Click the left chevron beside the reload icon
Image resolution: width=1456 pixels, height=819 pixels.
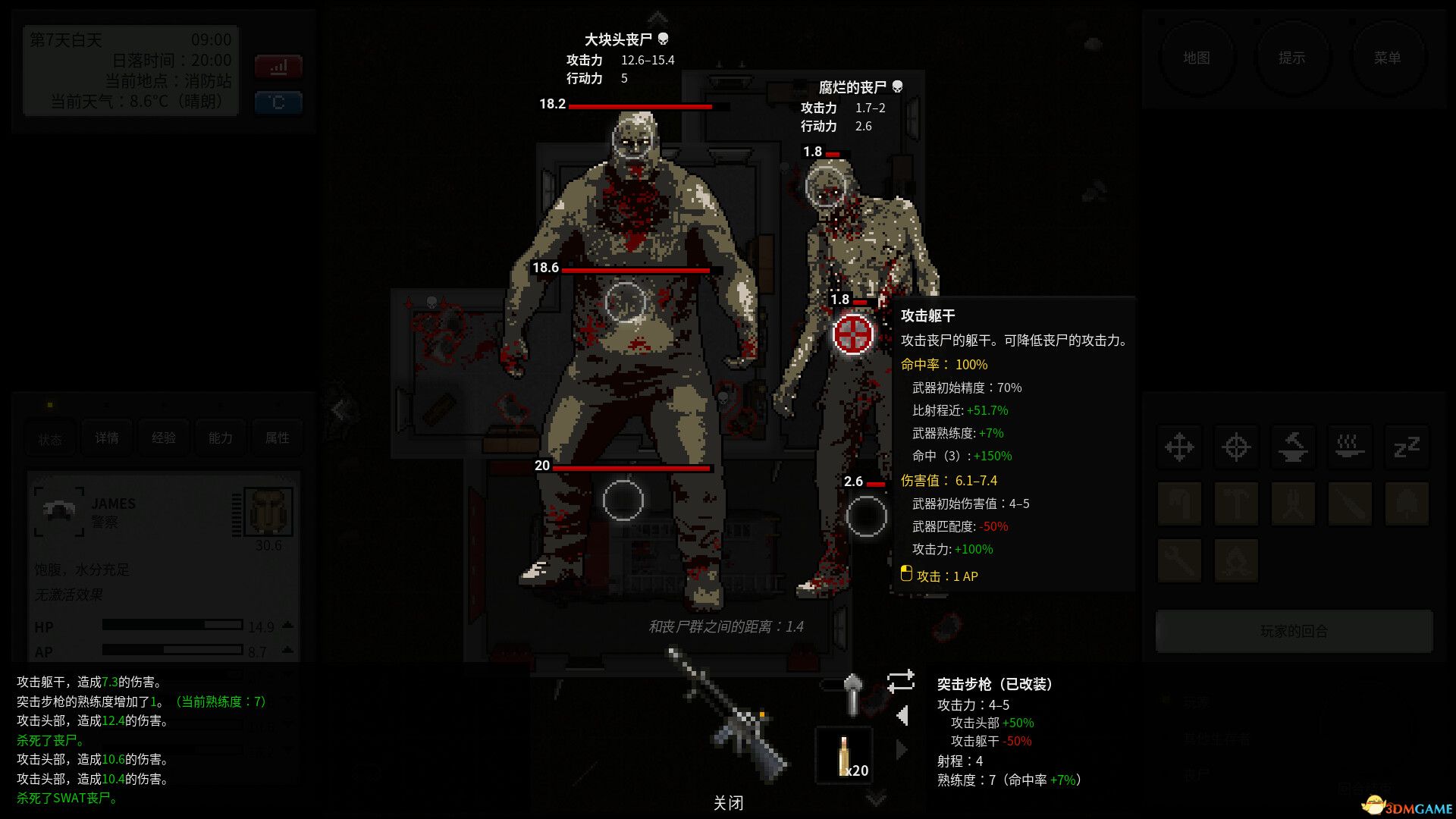[902, 715]
